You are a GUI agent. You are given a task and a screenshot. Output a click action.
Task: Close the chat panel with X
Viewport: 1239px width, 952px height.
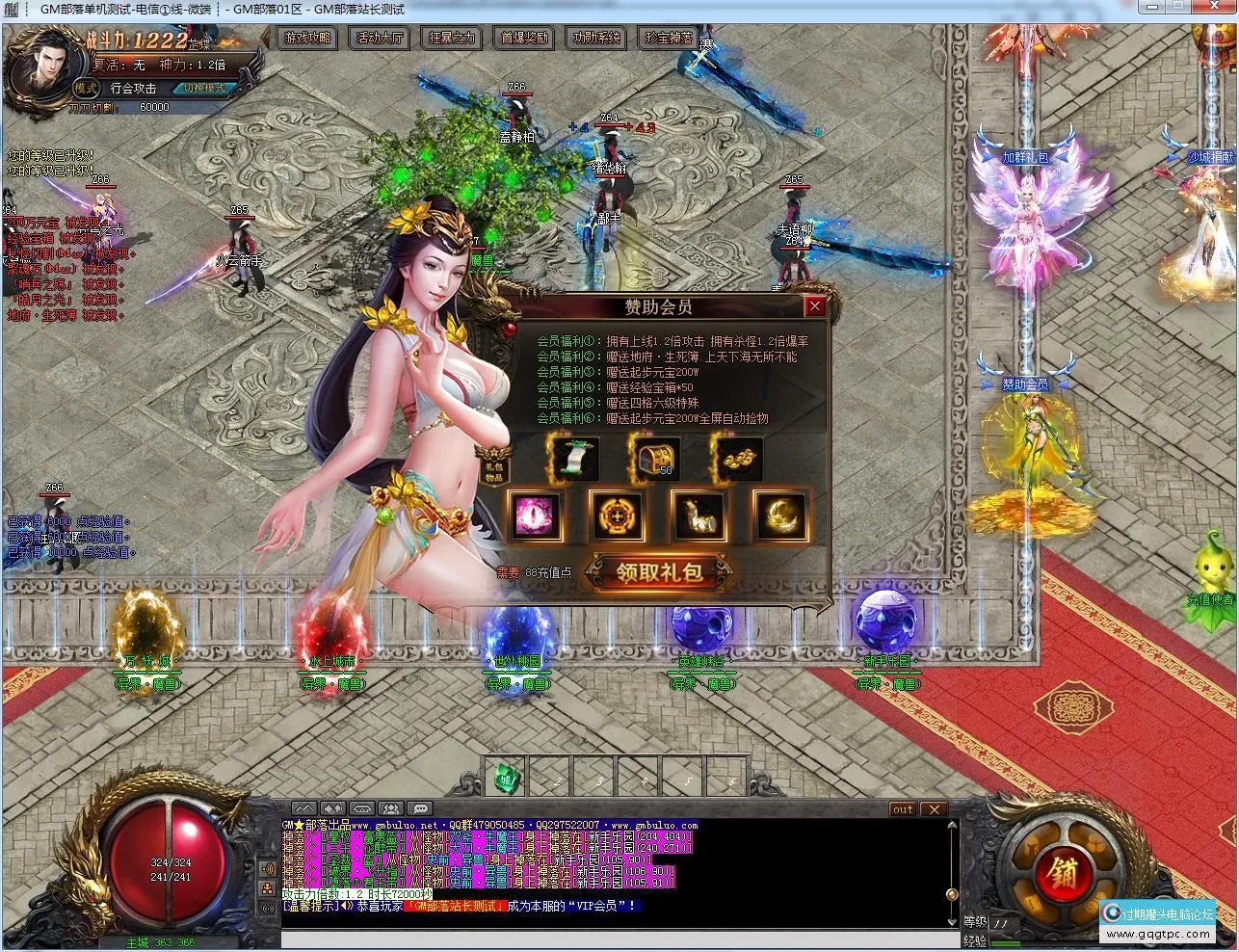pyautogui.click(x=934, y=809)
